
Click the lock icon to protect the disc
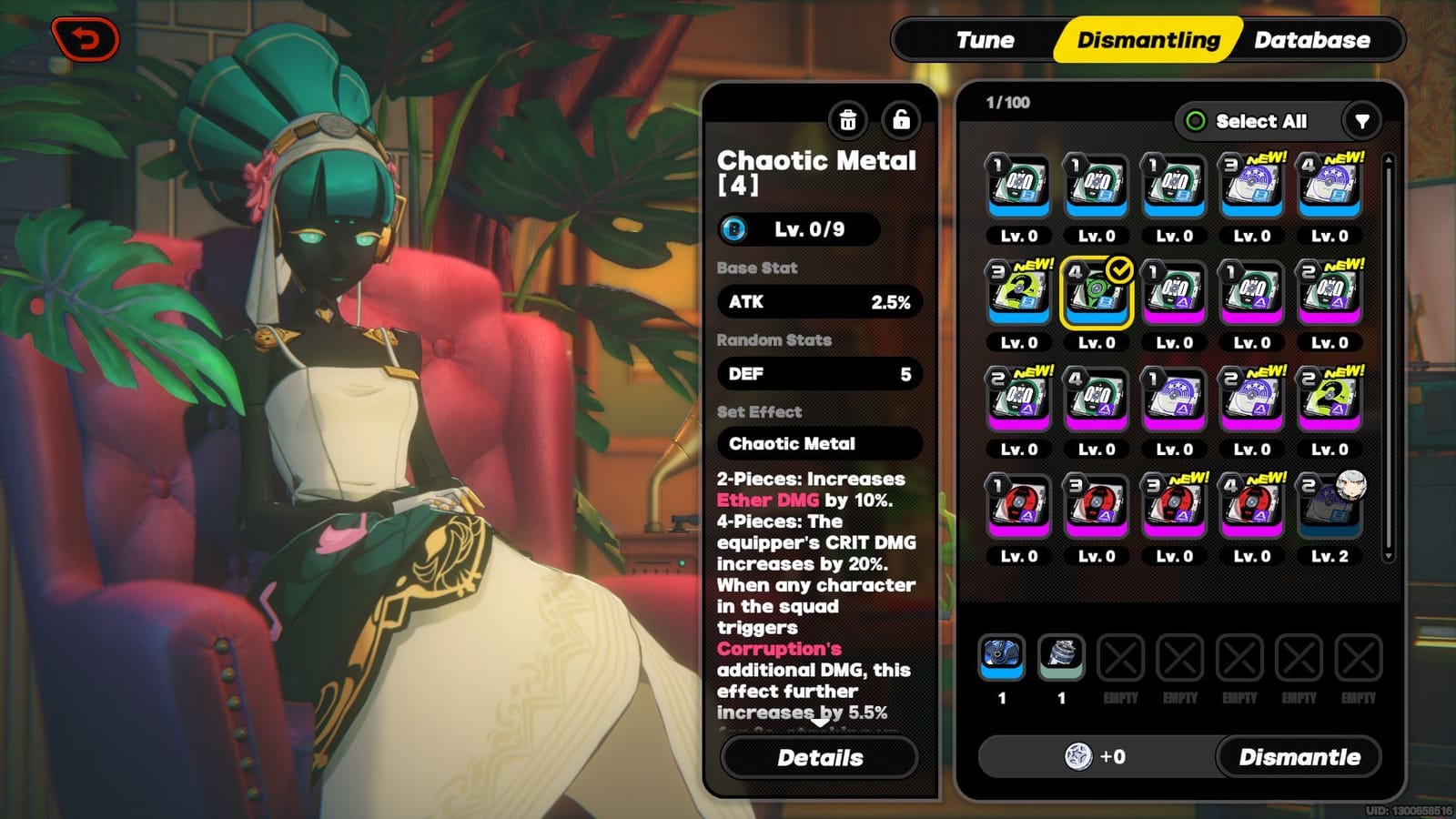pos(900,122)
